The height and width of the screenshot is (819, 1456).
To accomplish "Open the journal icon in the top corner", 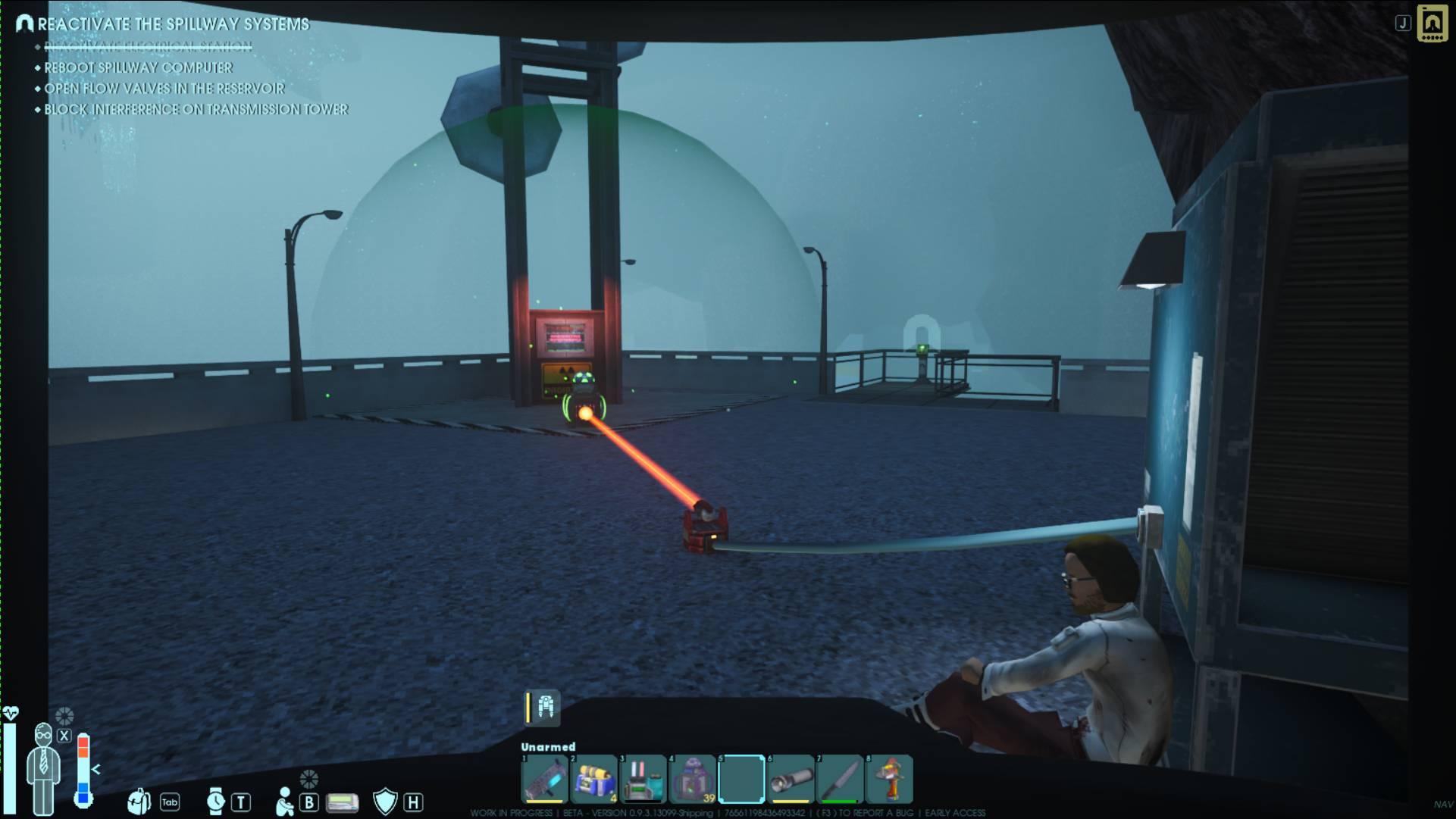I will tap(1432, 23).
